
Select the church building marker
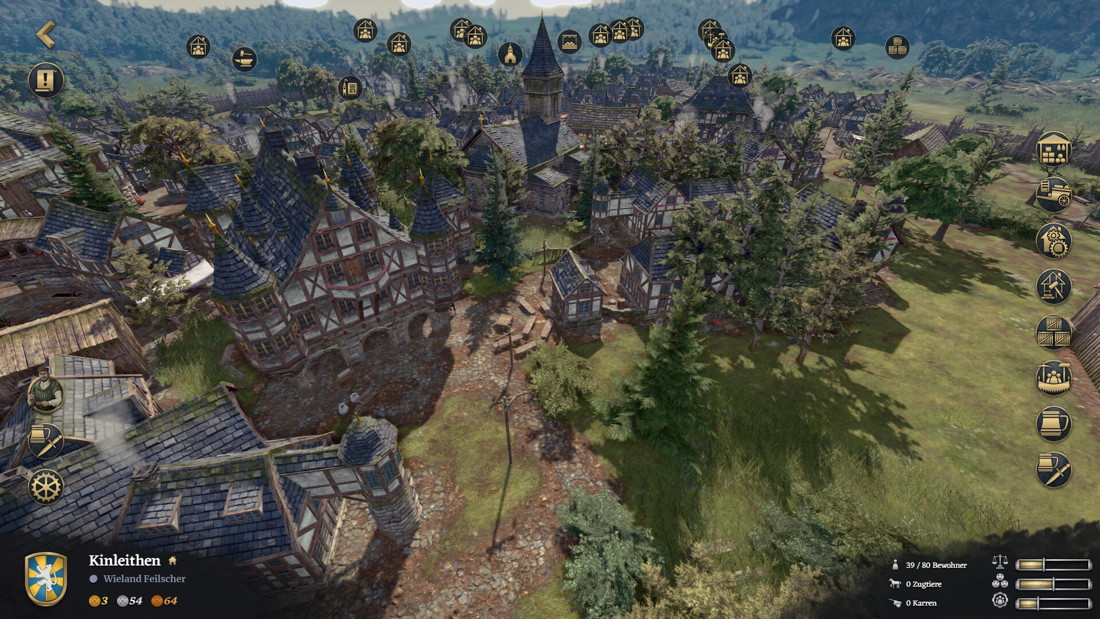(x=510, y=54)
